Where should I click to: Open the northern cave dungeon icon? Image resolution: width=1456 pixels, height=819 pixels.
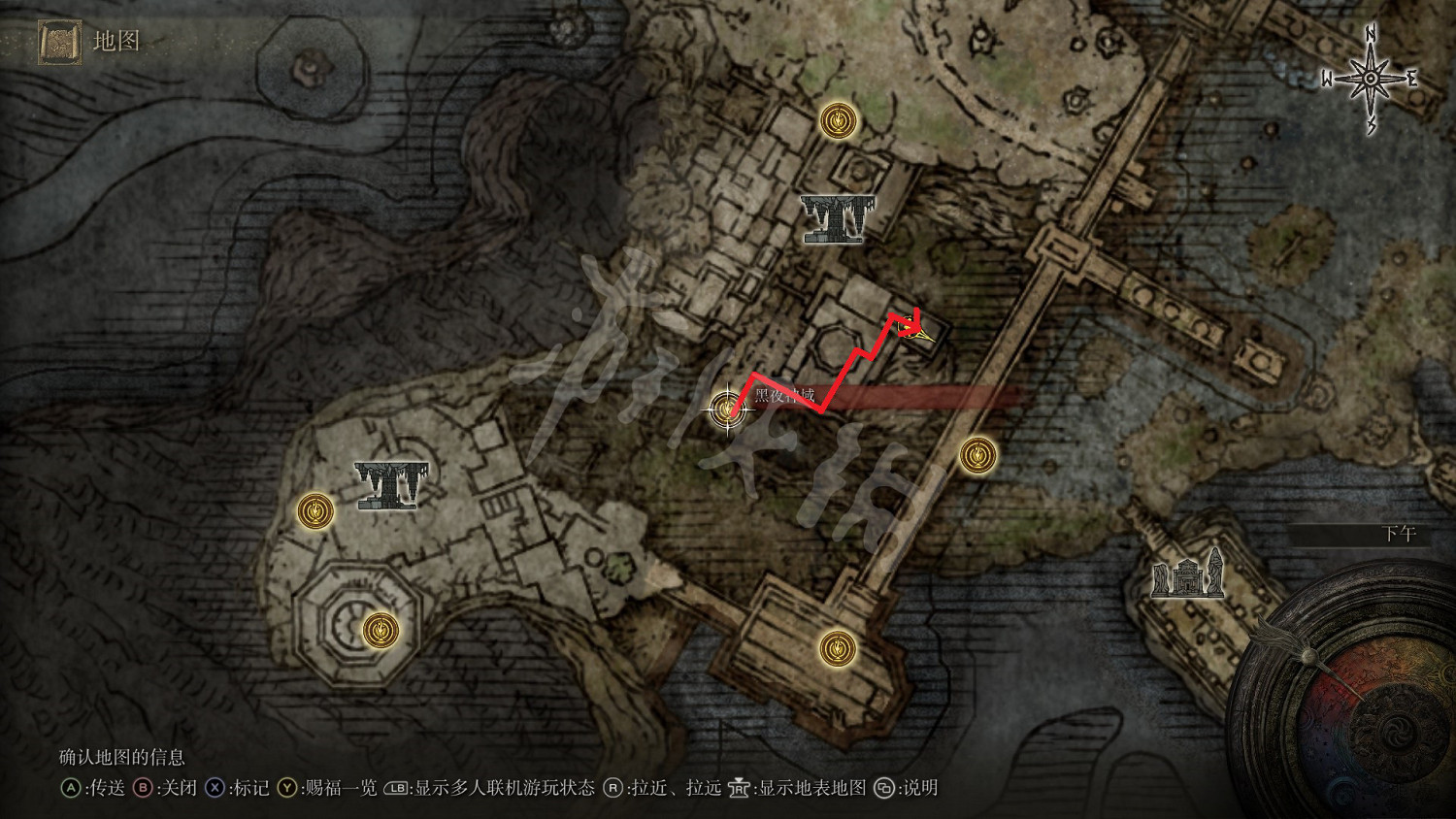point(836,221)
